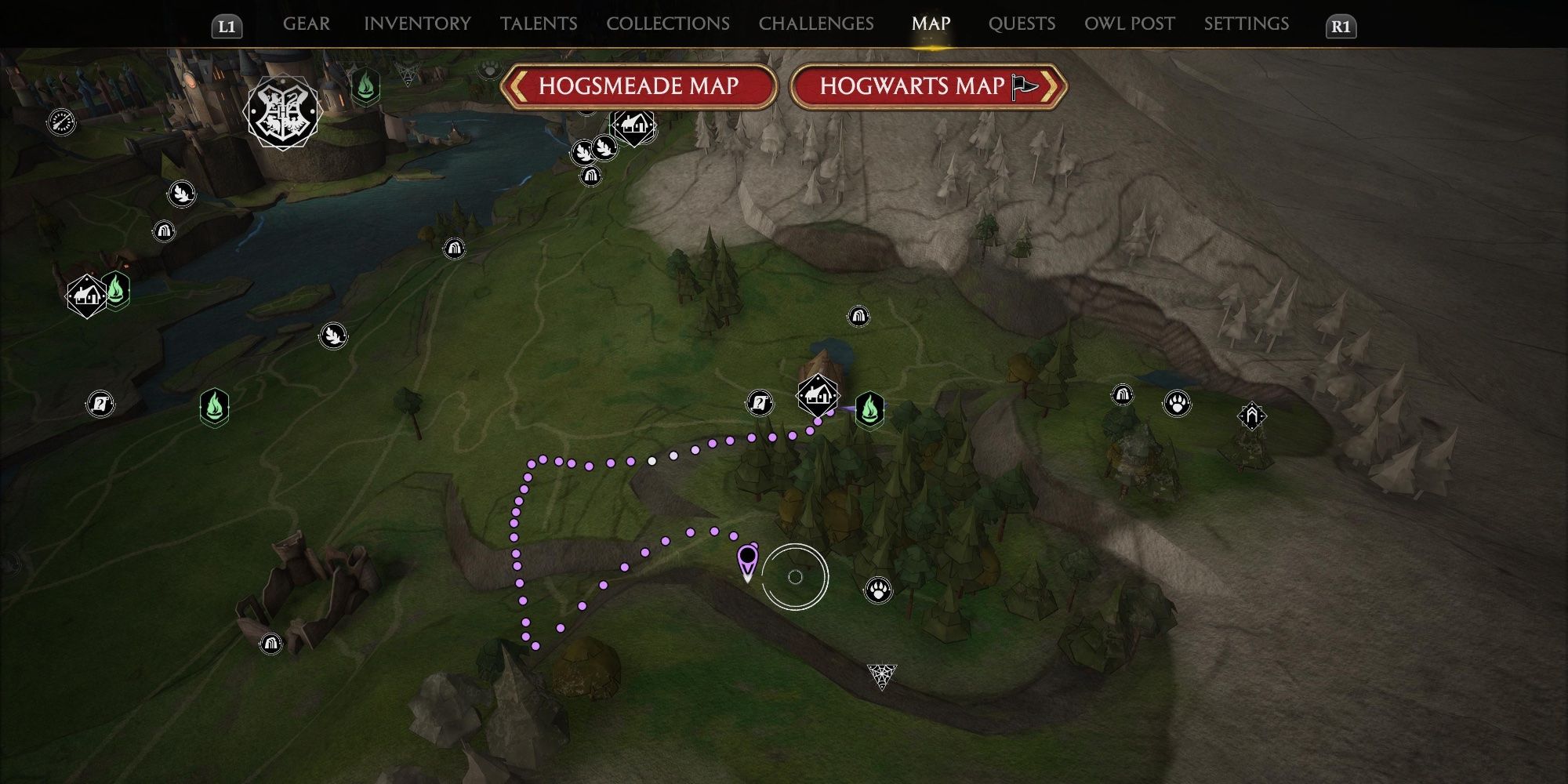Screen dimensions: 1568x784
Task: Open the Collections tab
Action: pos(668,24)
